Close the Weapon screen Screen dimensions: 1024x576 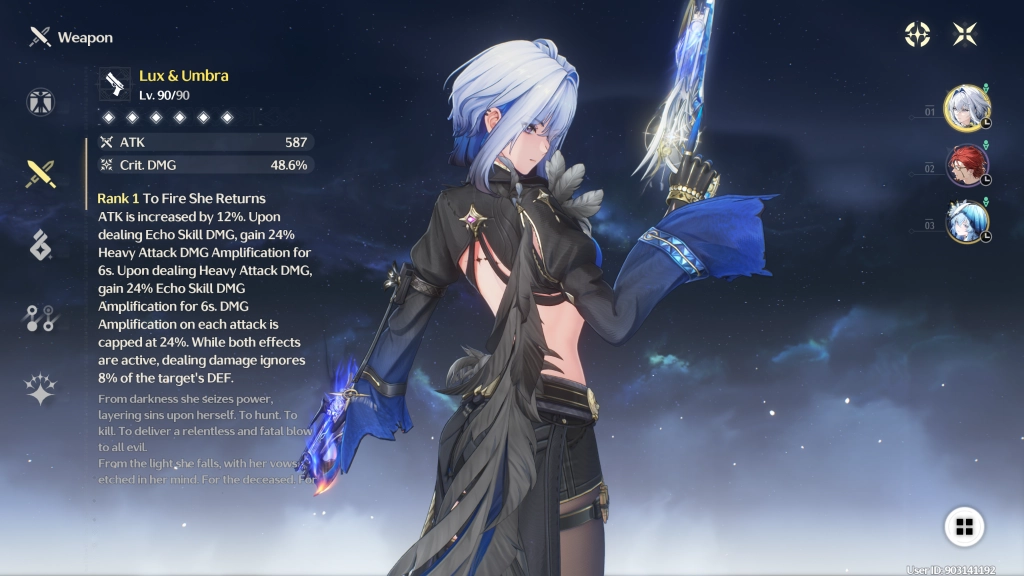tap(965, 35)
